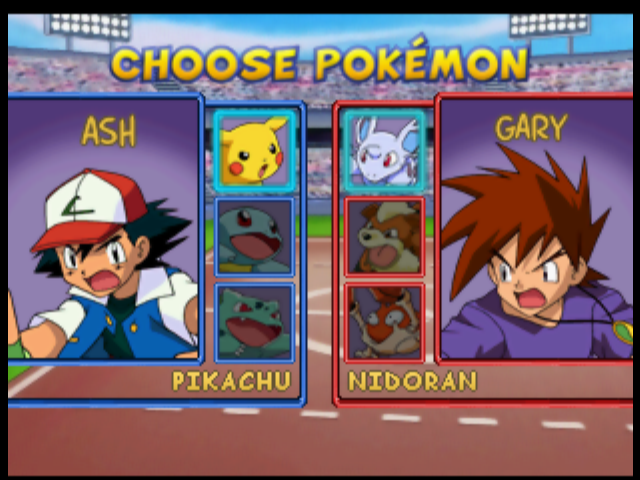
Task: Select Ash's Pikachu tile
Action: 255,149
